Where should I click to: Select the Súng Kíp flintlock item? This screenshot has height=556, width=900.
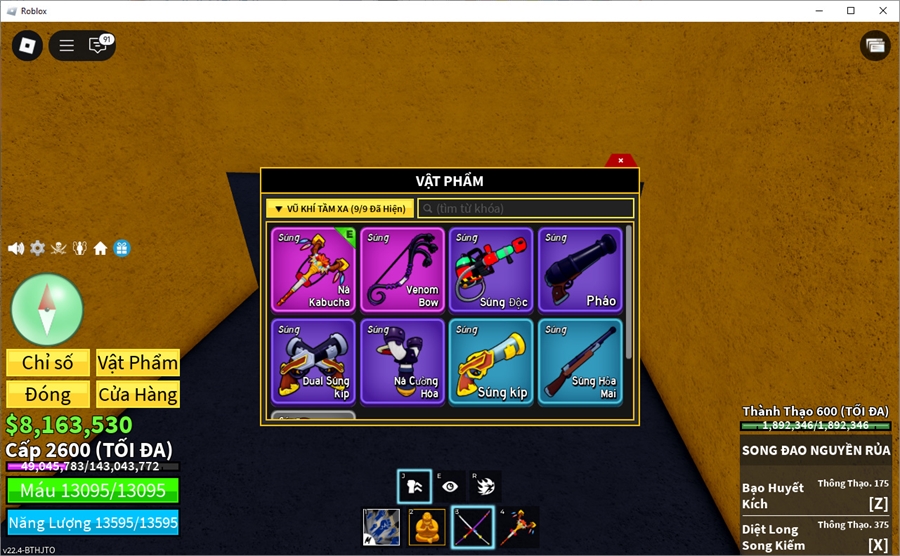point(491,360)
